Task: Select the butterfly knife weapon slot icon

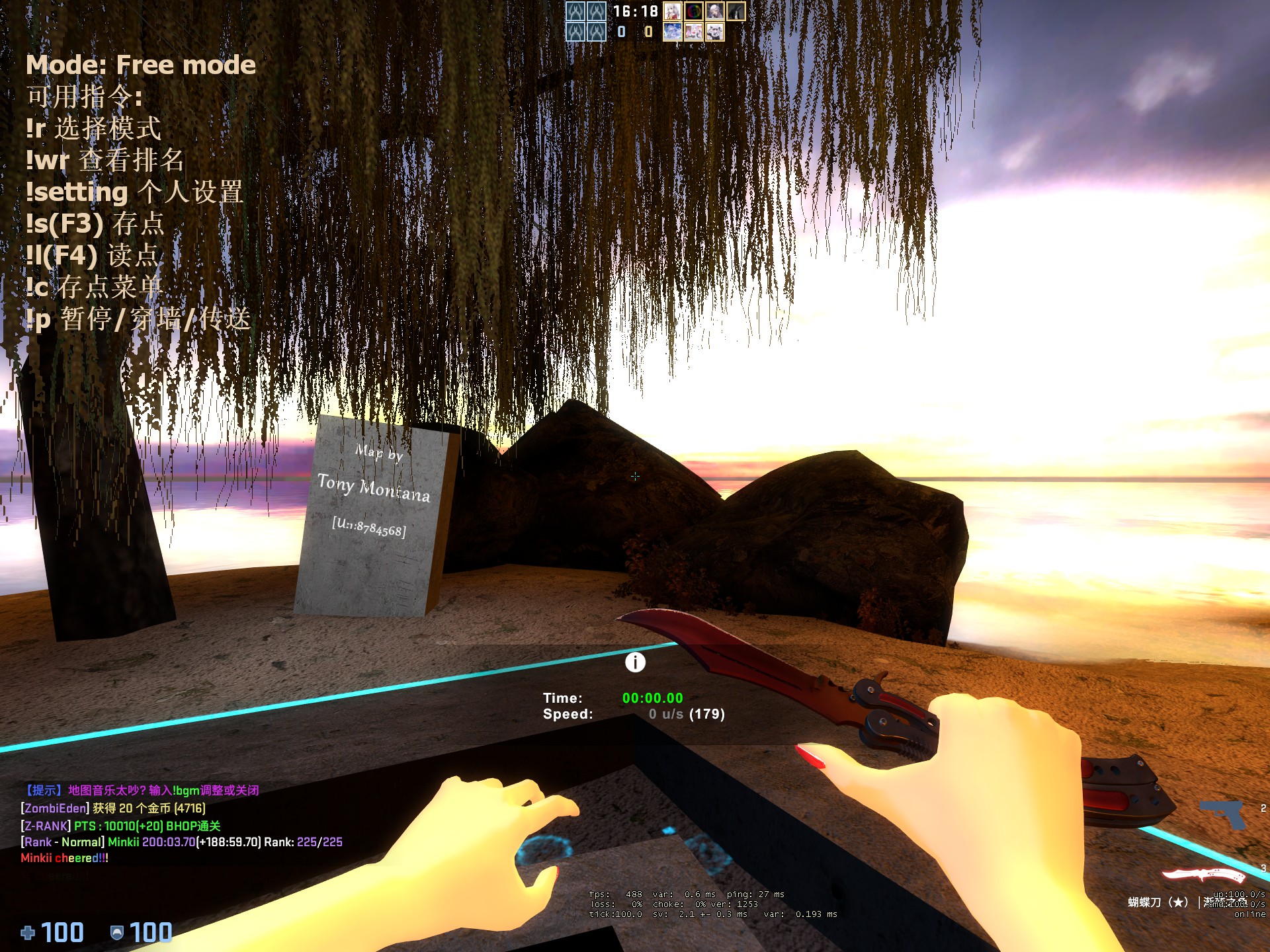Action: [1204, 875]
